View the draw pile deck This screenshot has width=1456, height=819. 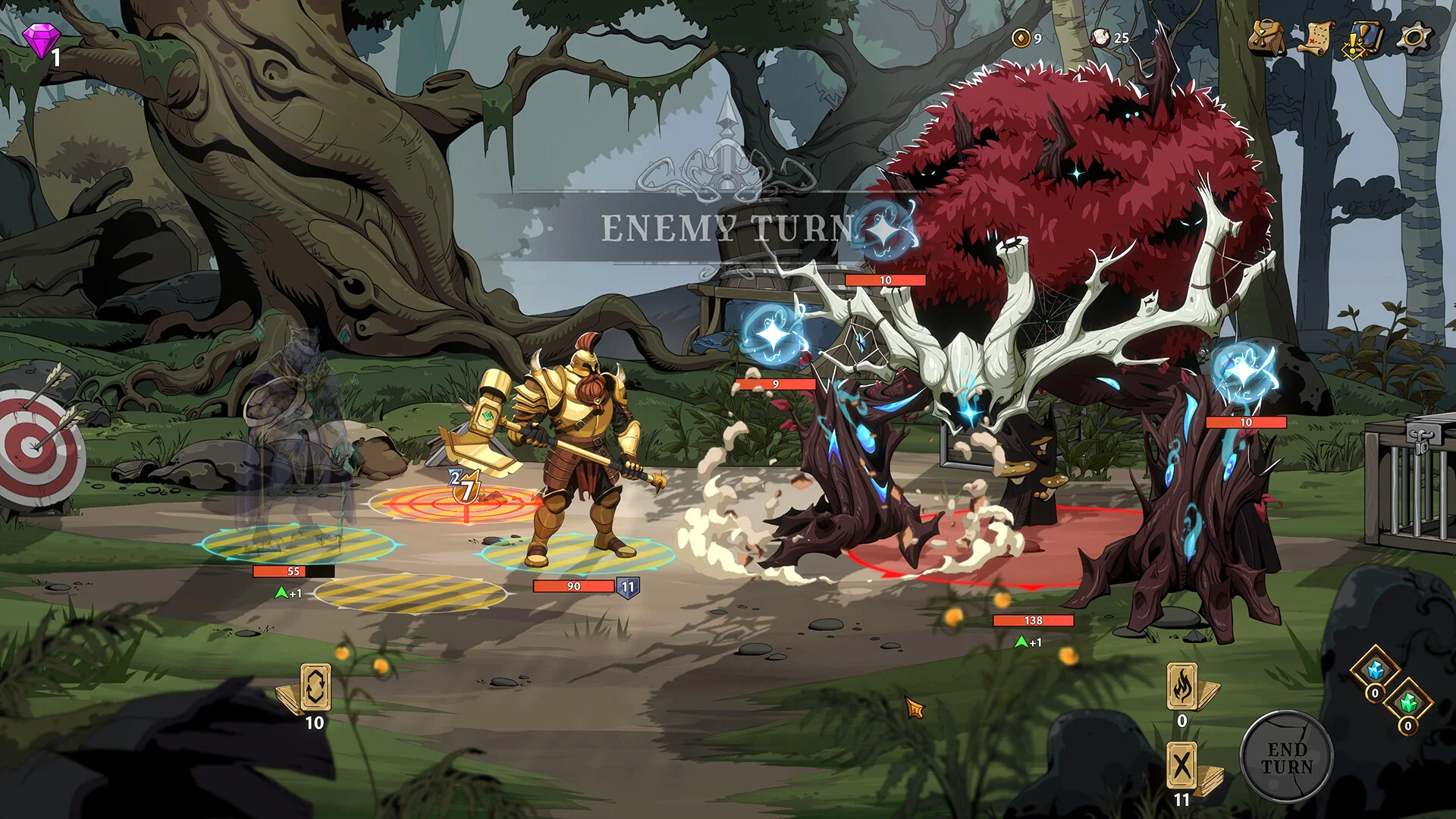coord(314,689)
